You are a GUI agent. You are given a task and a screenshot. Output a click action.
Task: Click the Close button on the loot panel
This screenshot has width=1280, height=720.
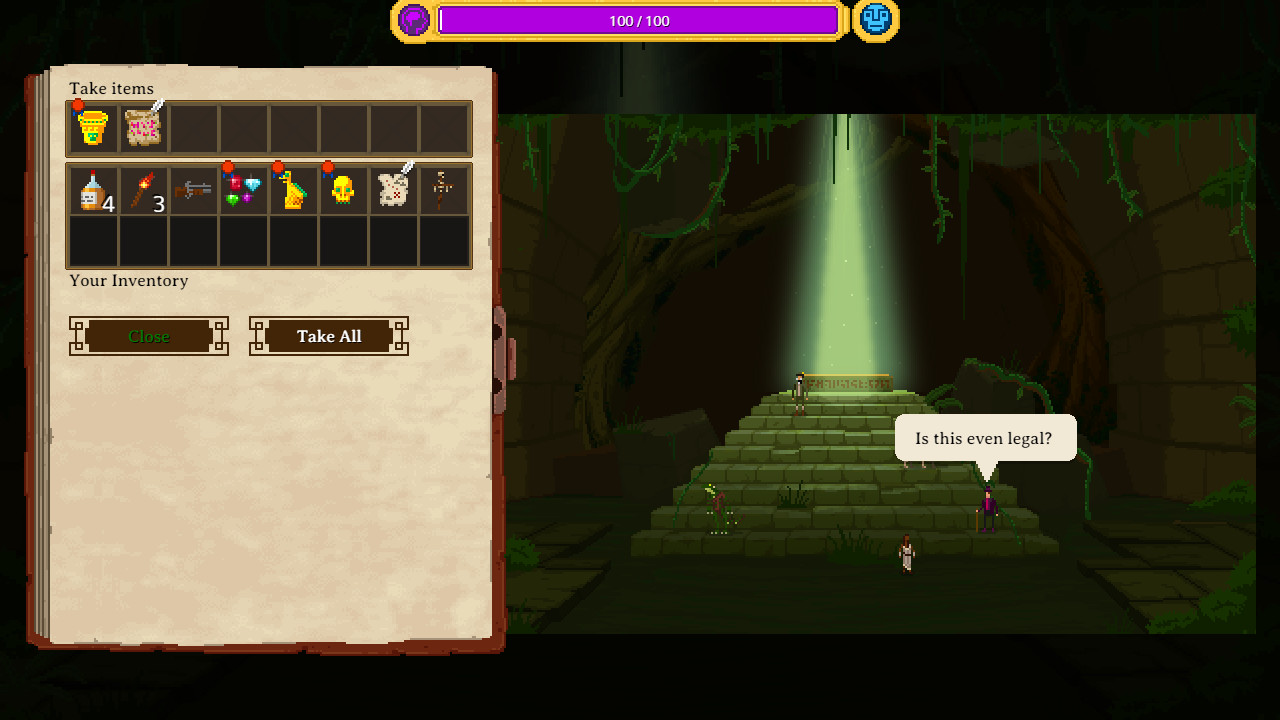(148, 336)
